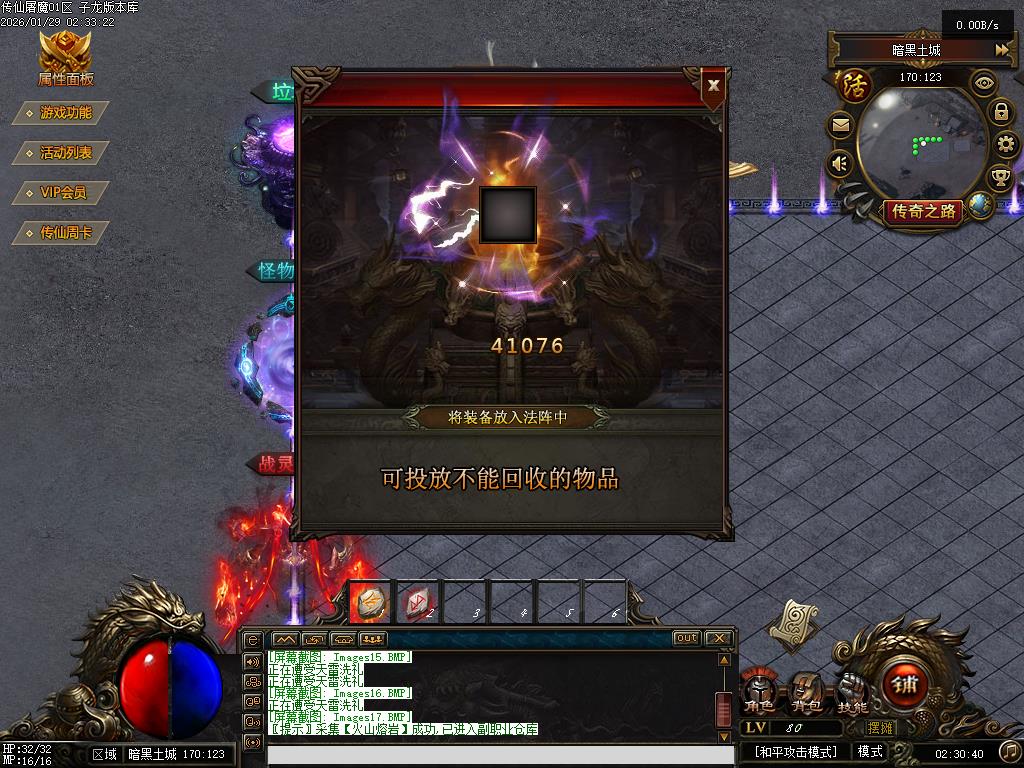The height and width of the screenshot is (768, 1024).
Task: Click the empty equipment slot in the array
Action: [508, 215]
